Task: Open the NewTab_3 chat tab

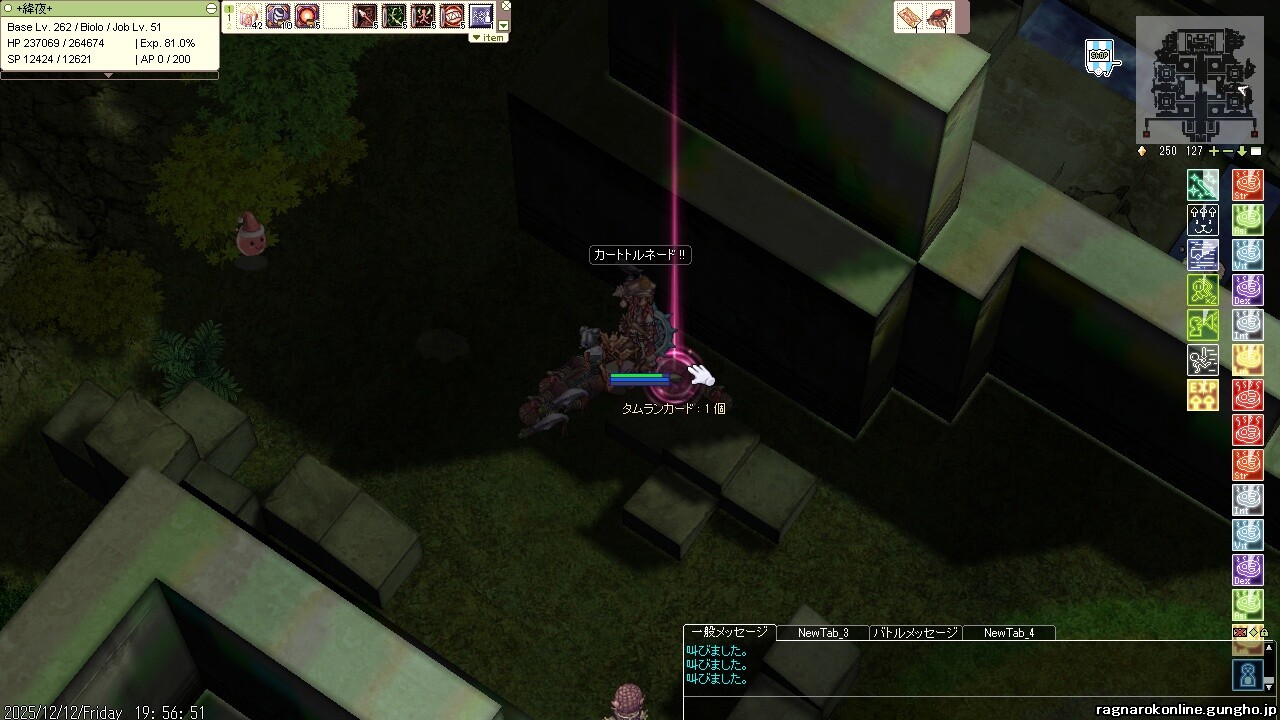Action: pos(823,632)
